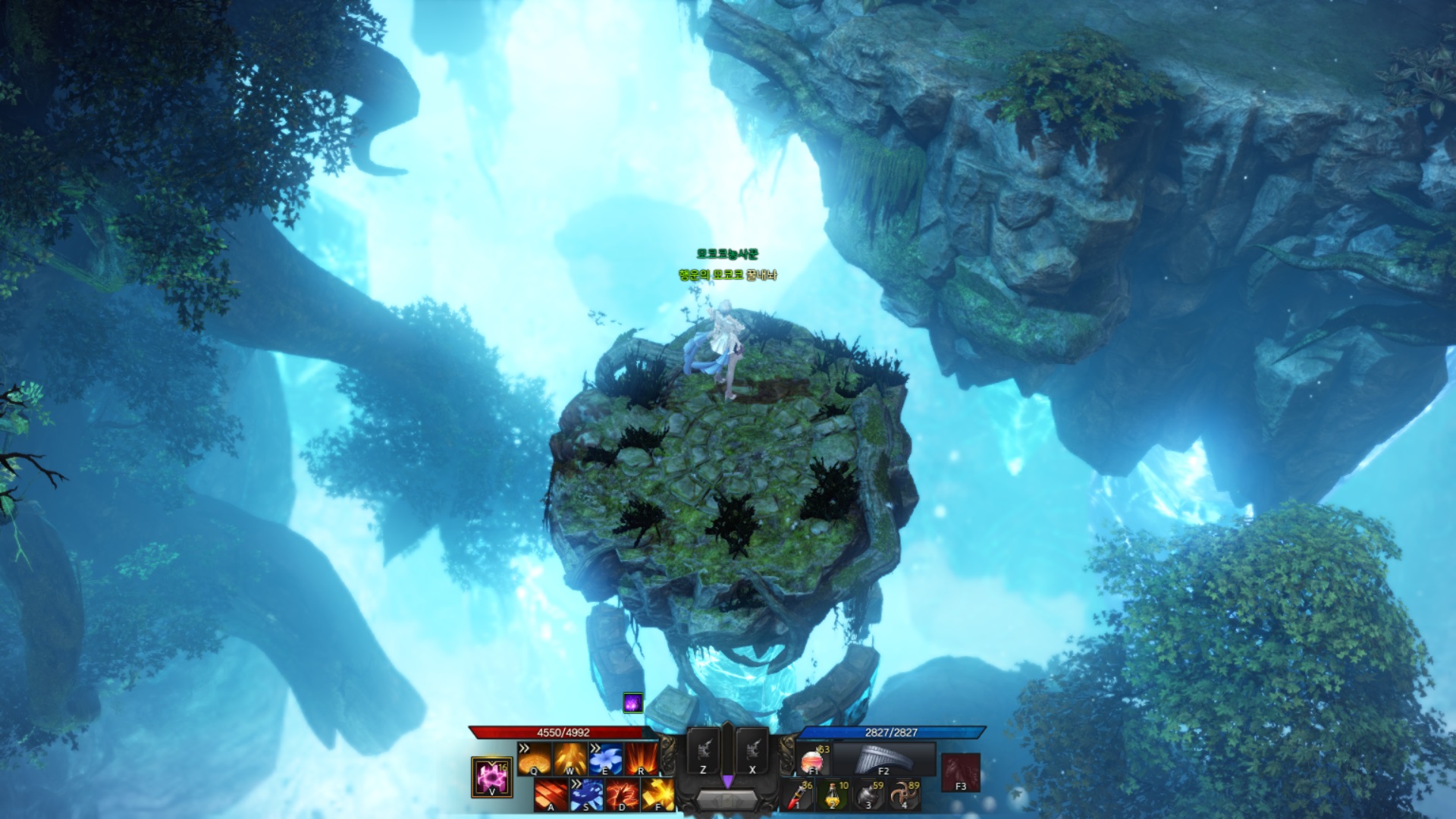
Task: Drink the yellow flask potion in slot 2
Action: click(x=833, y=795)
